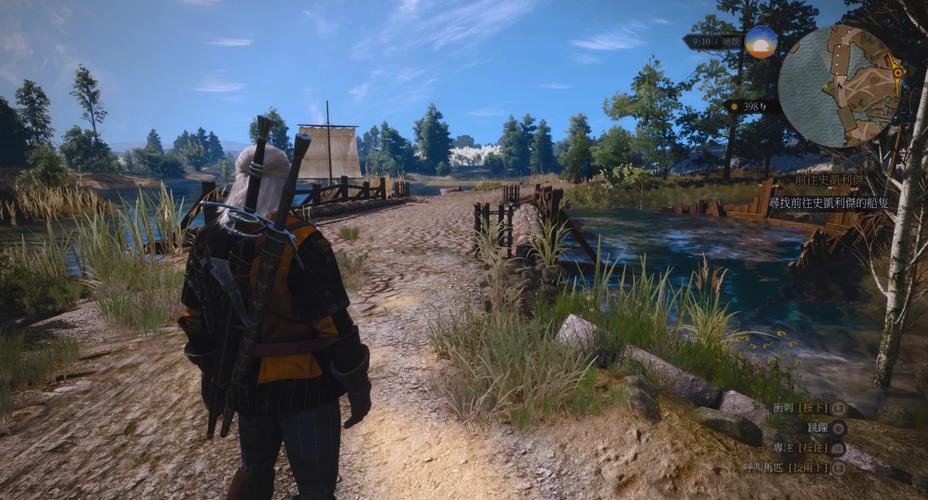Open the circular minimap

(840, 86)
